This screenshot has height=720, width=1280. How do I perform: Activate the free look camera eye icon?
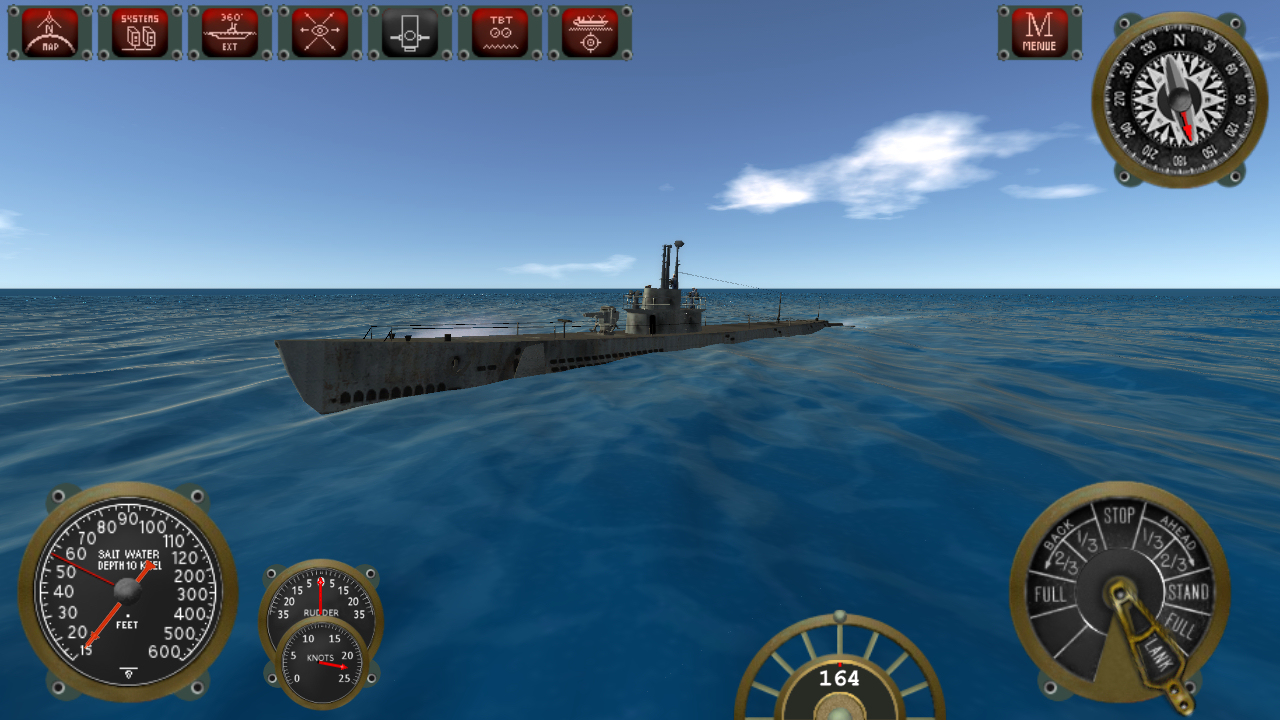(318, 31)
